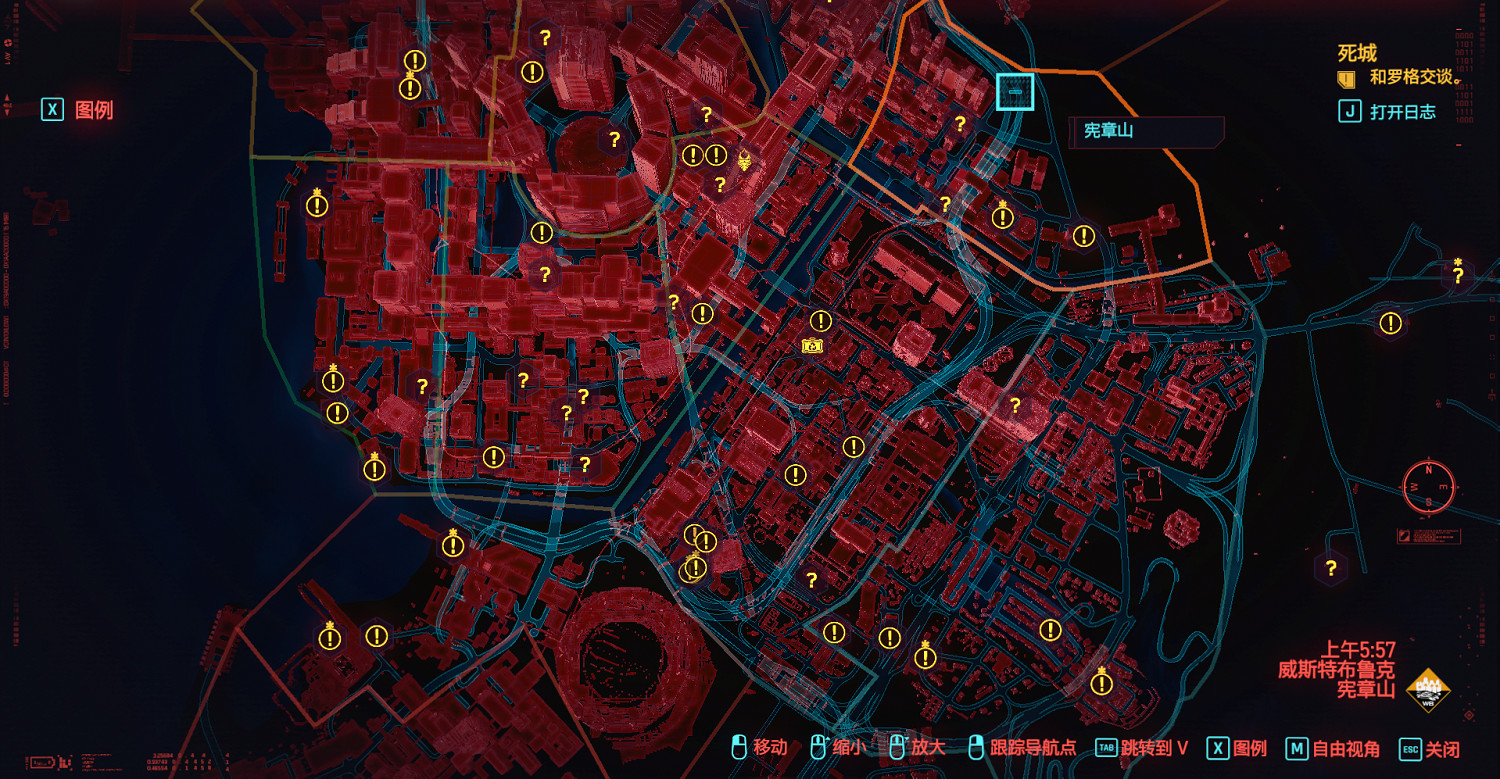Click the 宪章山 district name label
The width and height of the screenshot is (1500, 779).
pos(1110,128)
